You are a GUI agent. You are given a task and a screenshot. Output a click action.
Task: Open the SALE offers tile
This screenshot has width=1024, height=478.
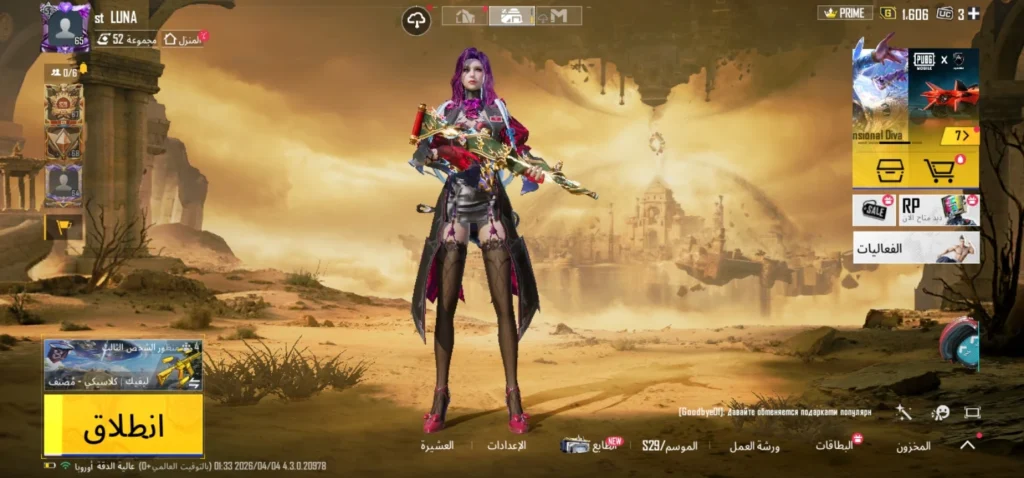click(874, 210)
